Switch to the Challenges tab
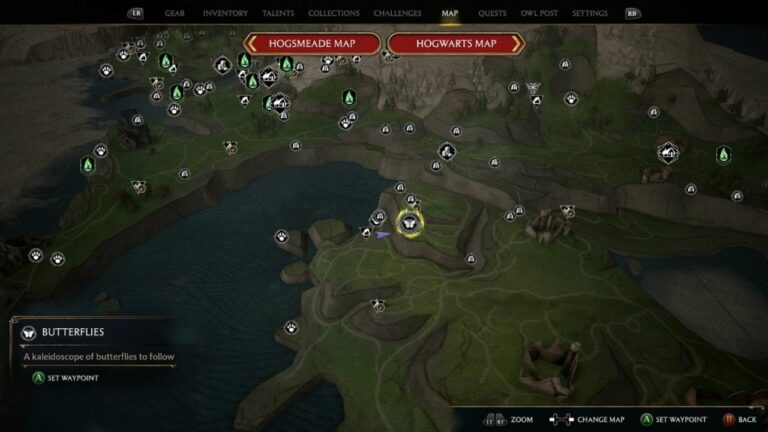 tap(397, 14)
